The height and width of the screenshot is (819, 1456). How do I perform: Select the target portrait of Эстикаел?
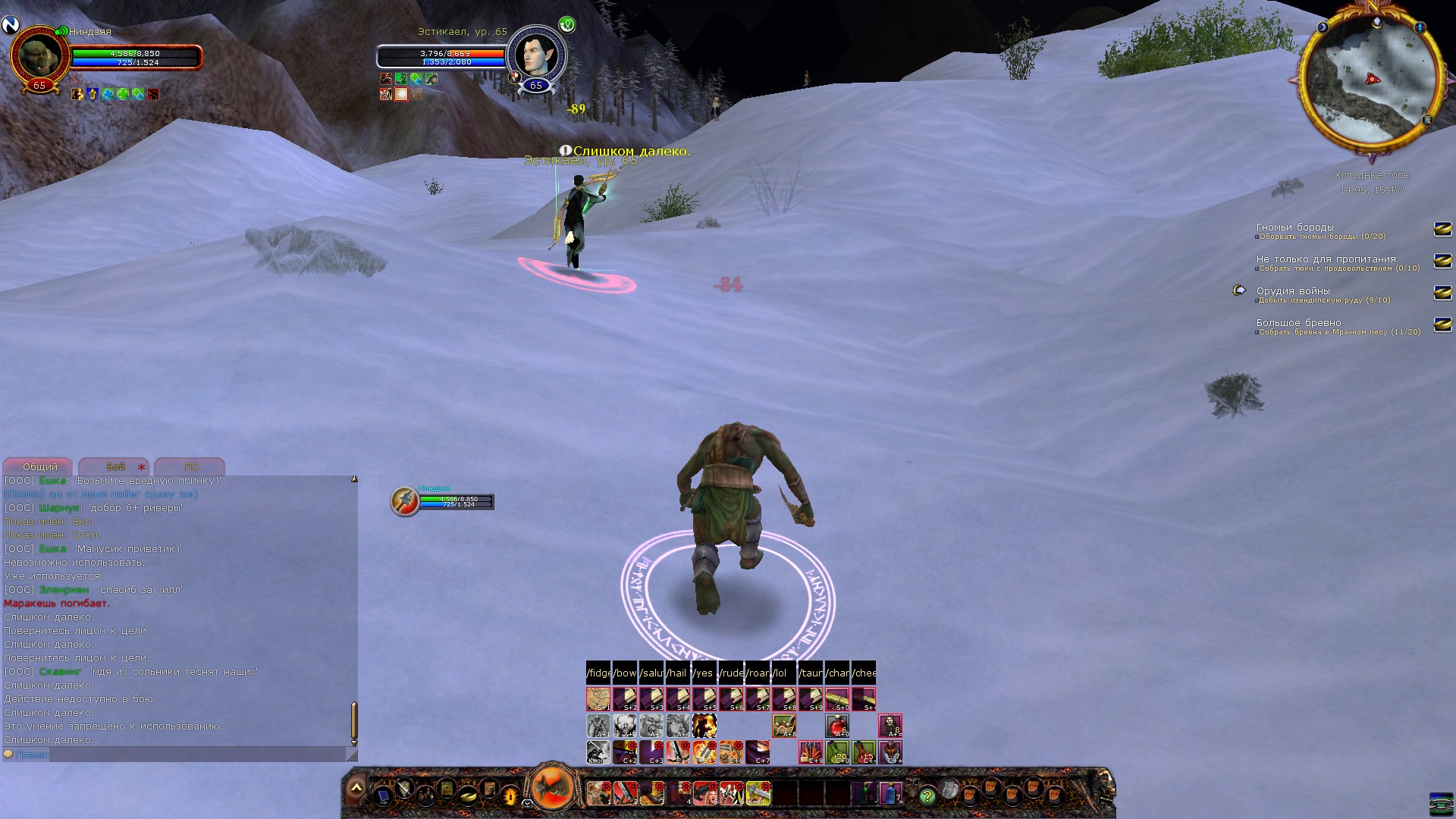point(535,55)
